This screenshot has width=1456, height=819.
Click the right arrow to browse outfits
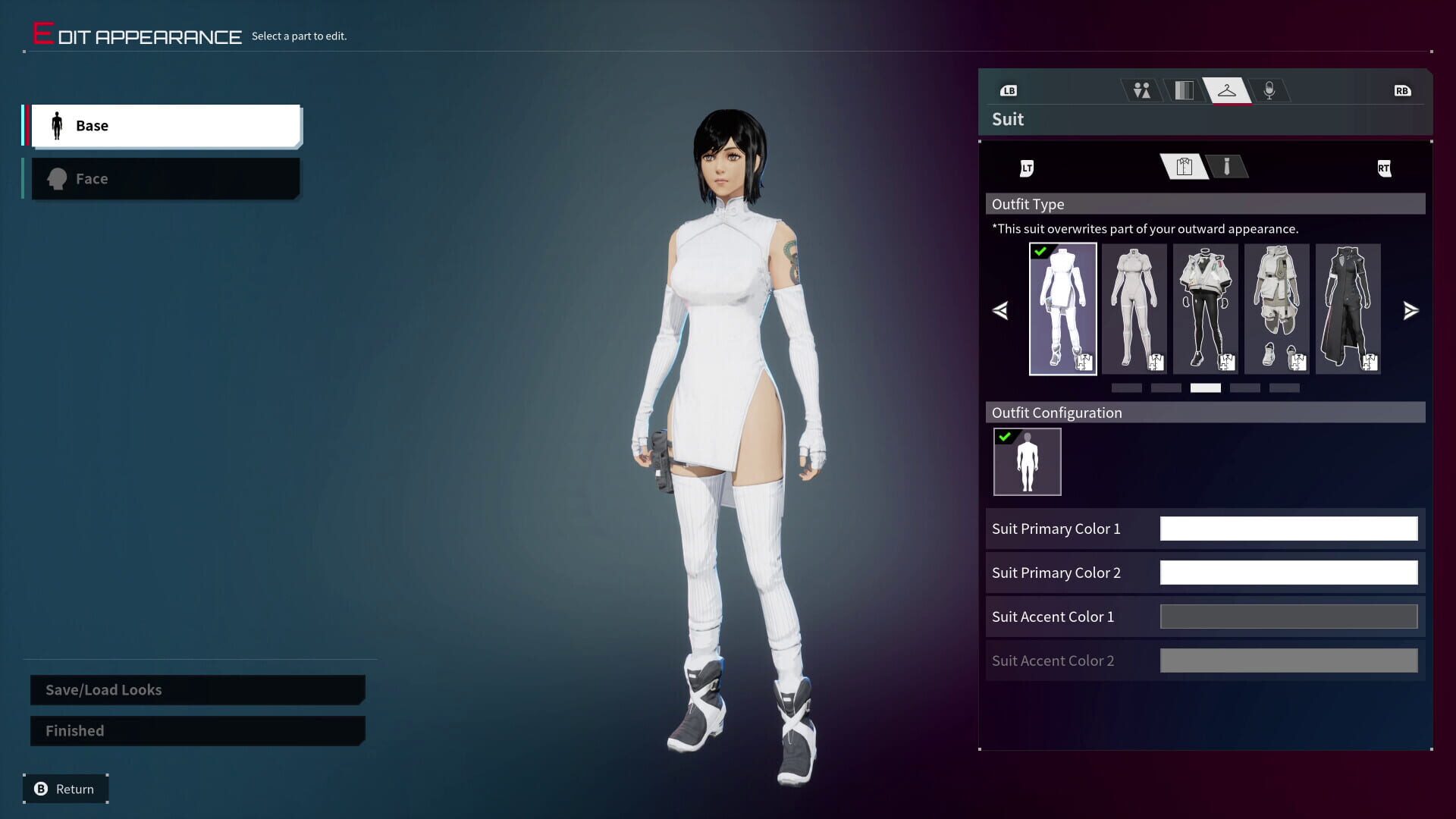pyautogui.click(x=1410, y=310)
